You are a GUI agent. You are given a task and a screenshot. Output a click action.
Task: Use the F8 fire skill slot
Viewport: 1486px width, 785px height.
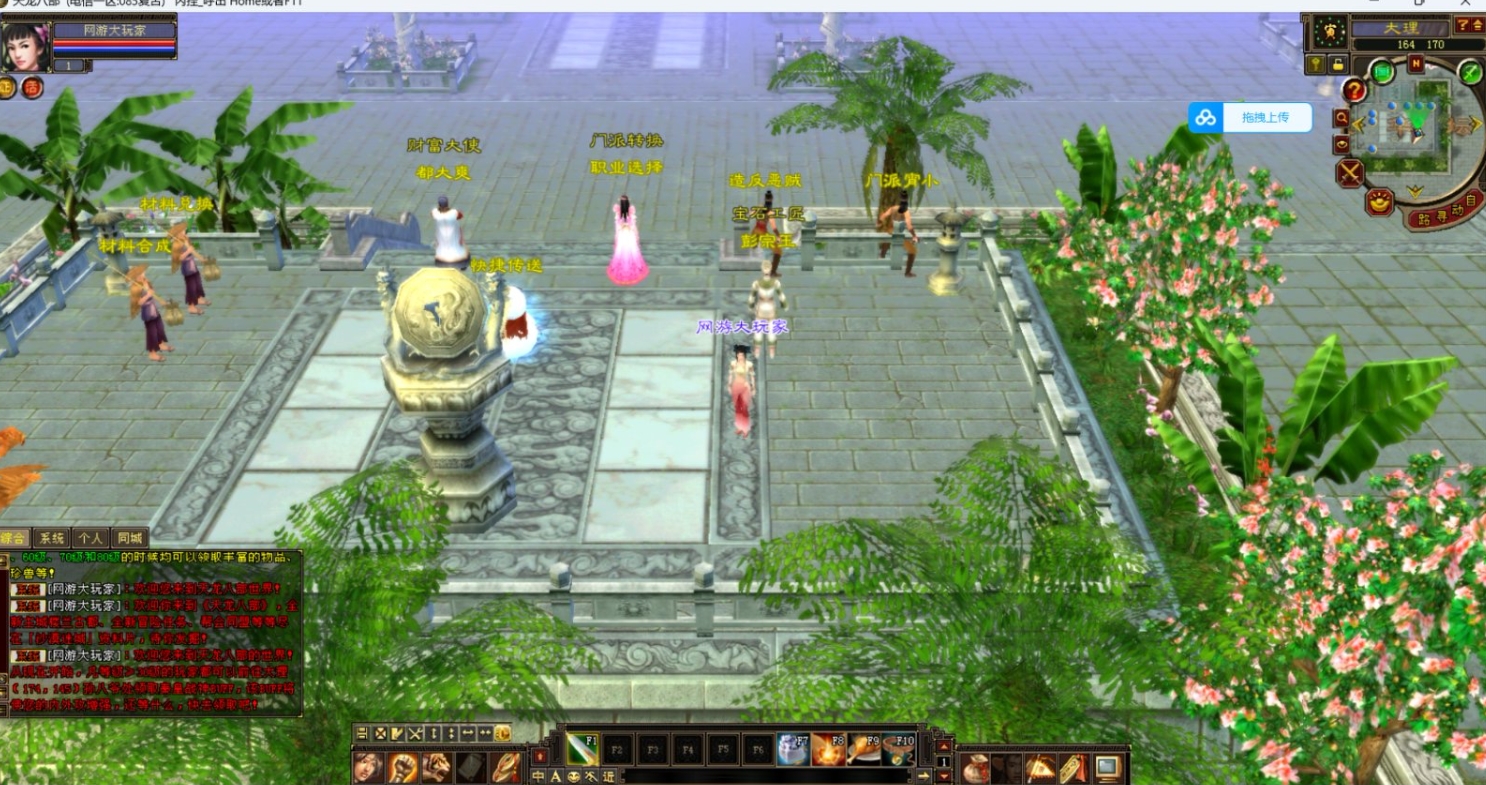coord(828,748)
